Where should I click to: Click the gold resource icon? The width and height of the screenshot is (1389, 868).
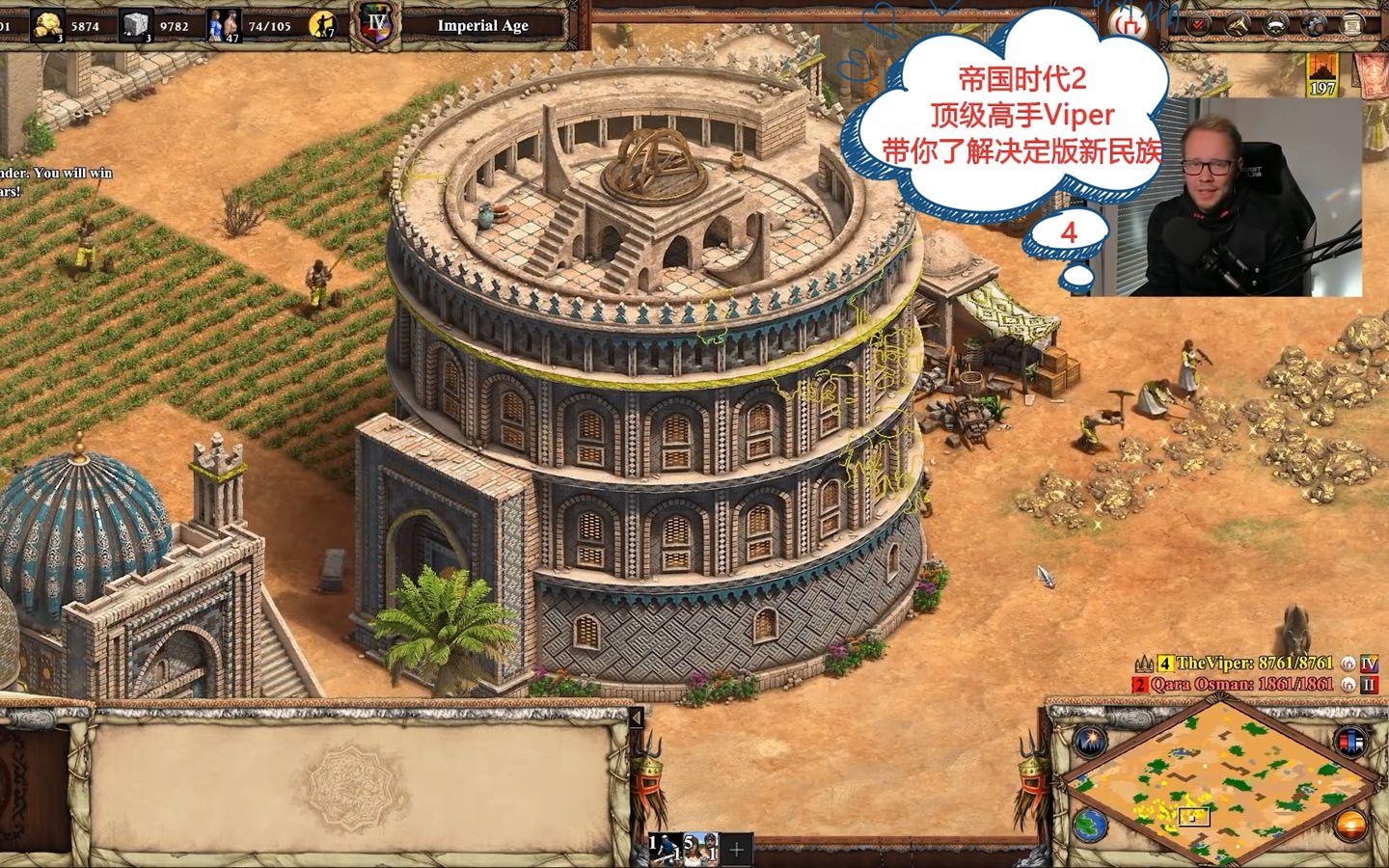[x=47, y=26]
